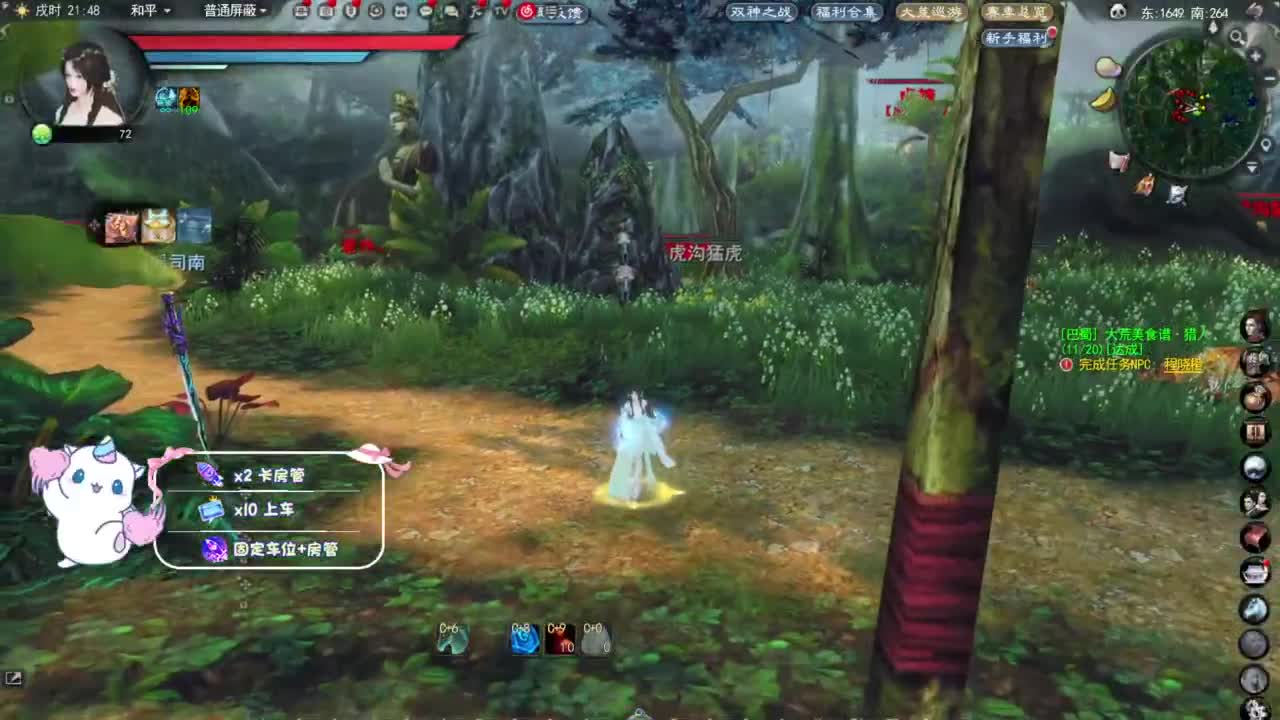Open the TV livestream icon in top toolbar
Viewport: 1280px width, 720px height.
[500, 12]
